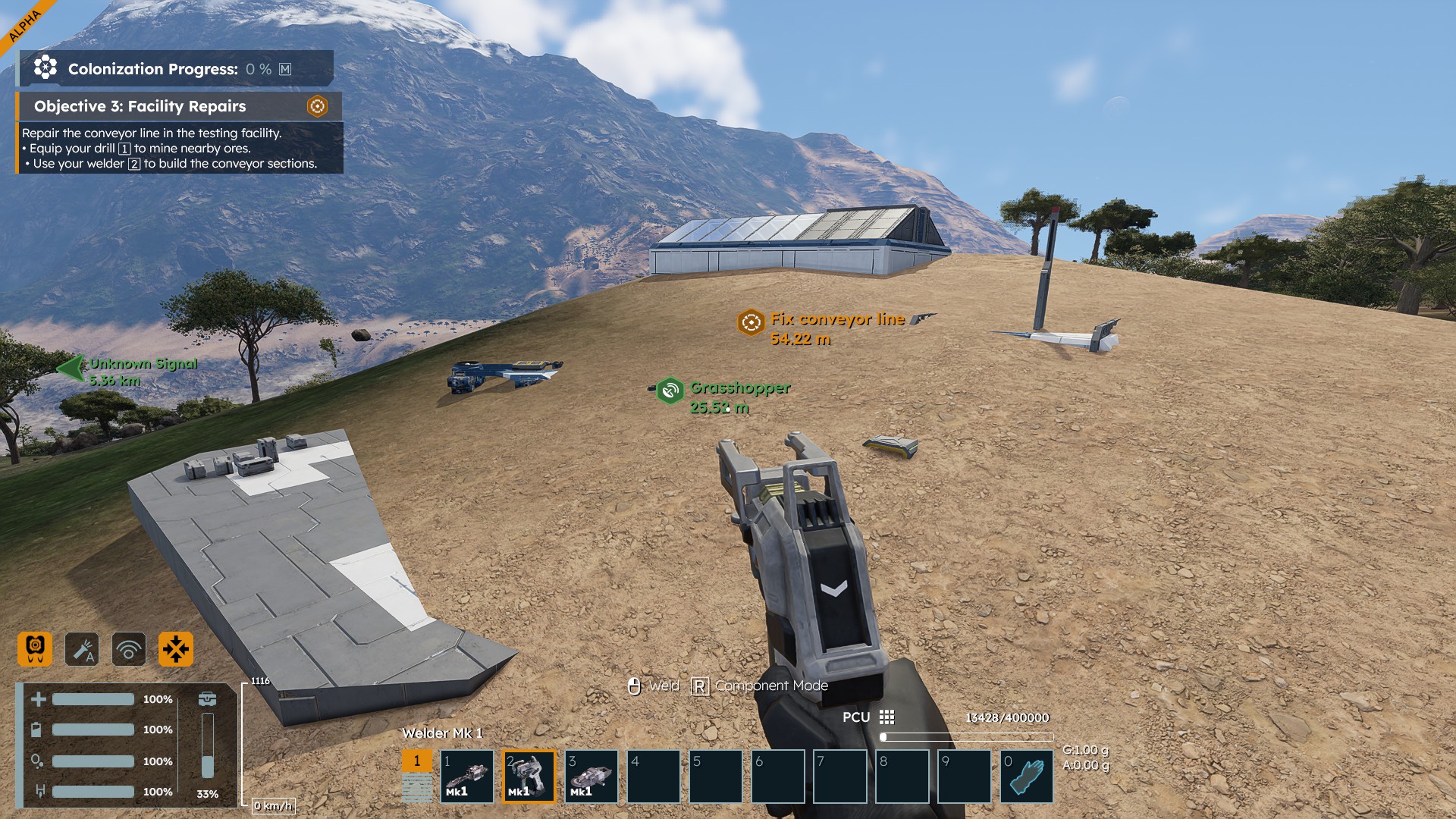Toggle the broadcasting signal icon
Screen dimensions: 1456x819
[x=129, y=649]
